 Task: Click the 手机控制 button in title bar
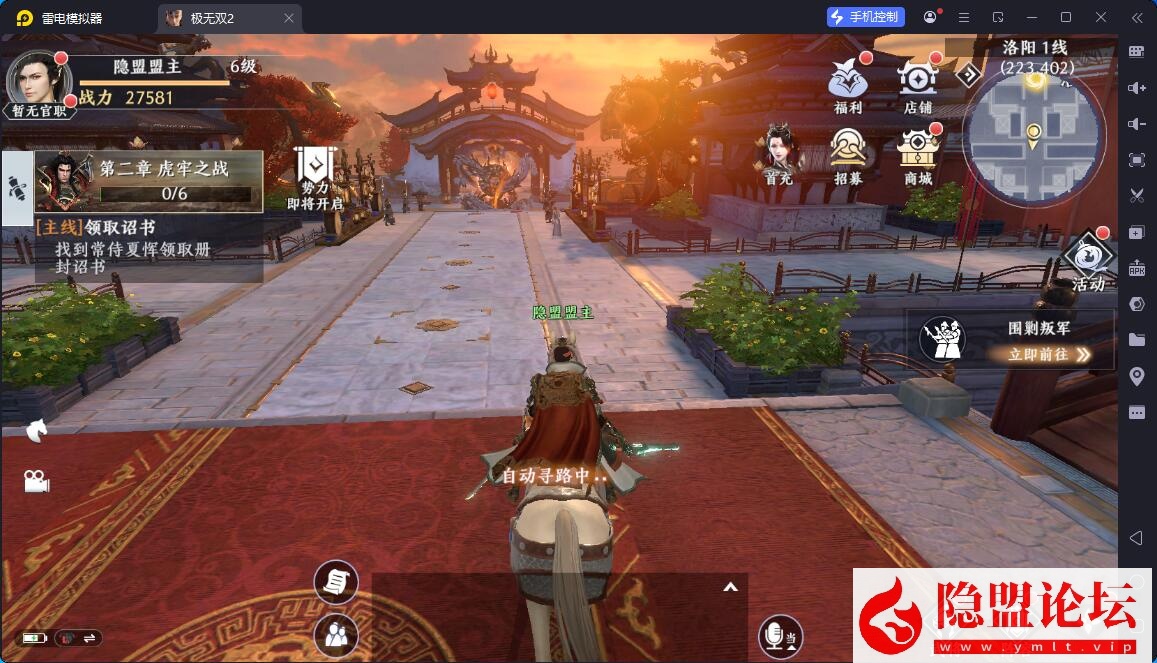click(x=866, y=17)
